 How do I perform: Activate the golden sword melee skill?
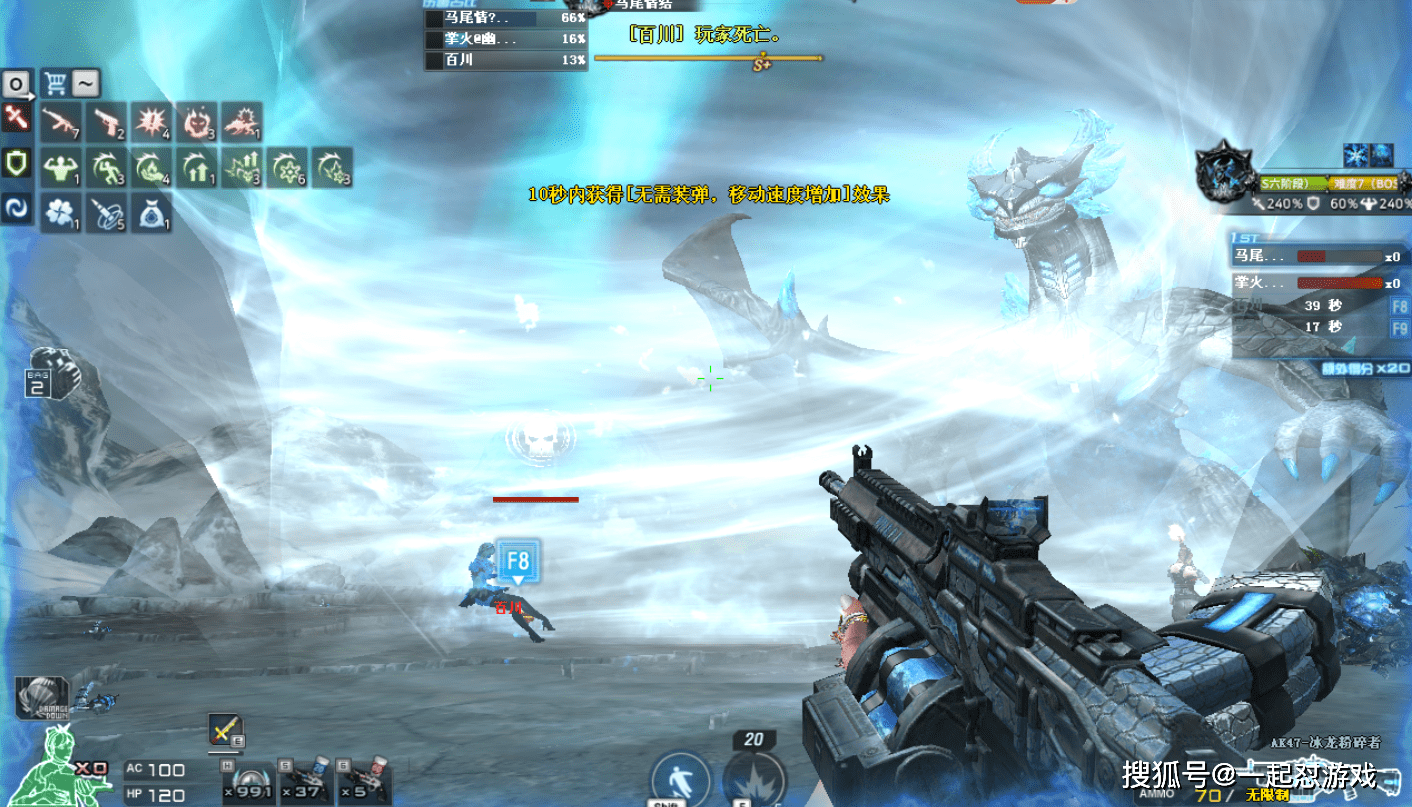pos(225,730)
